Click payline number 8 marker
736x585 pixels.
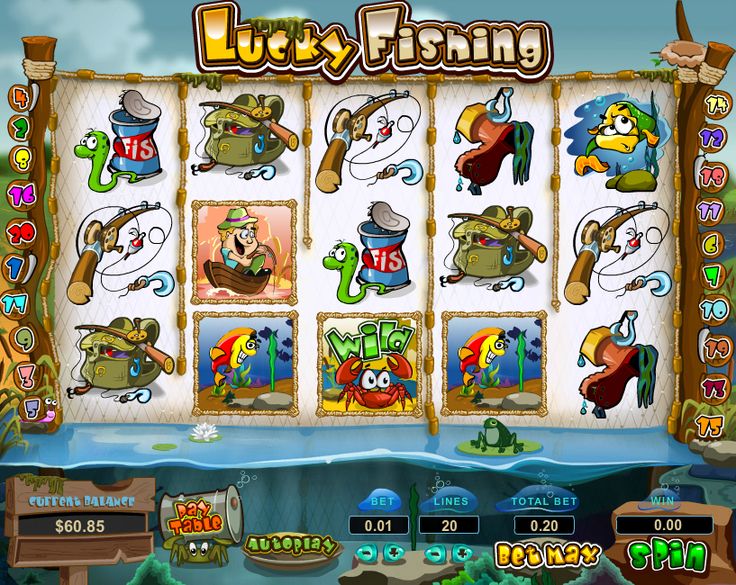pos(21,160)
